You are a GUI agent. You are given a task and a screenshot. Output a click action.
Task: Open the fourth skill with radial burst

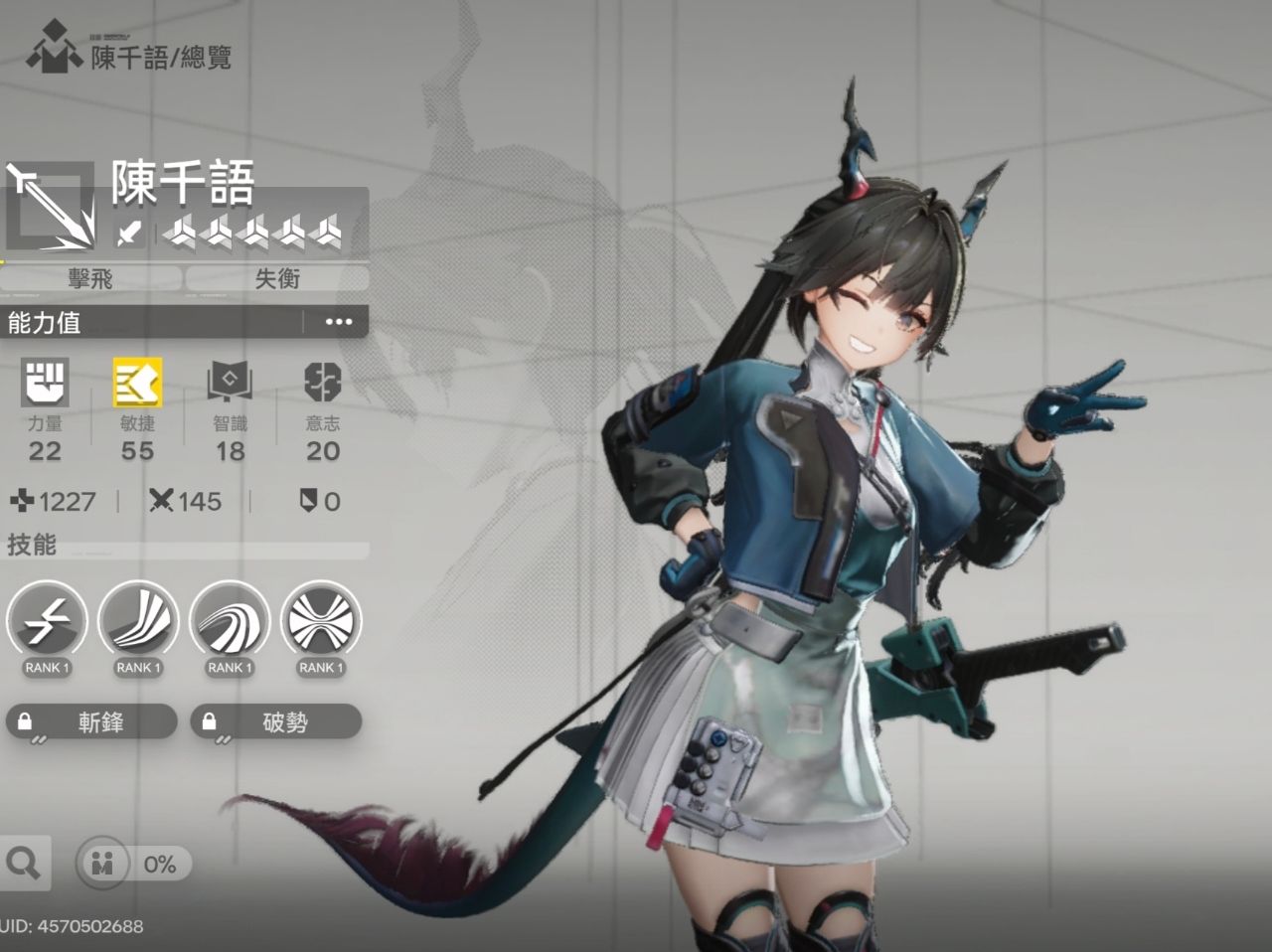[321, 621]
